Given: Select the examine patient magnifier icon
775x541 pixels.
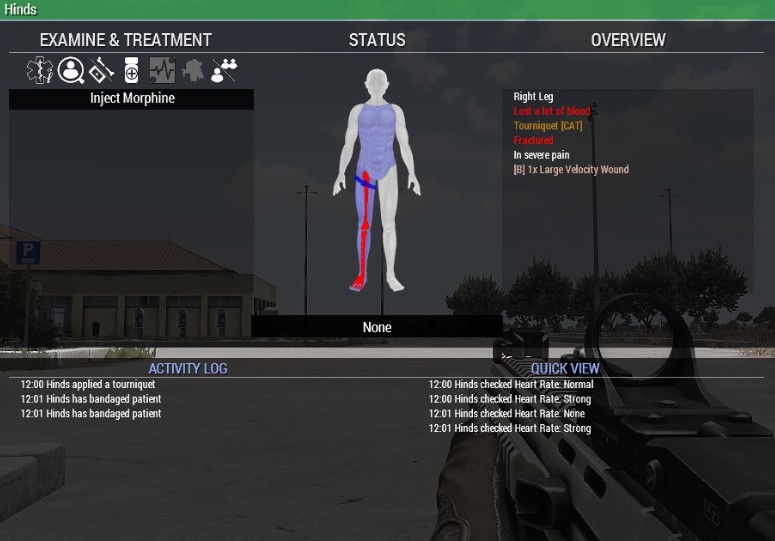Looking at the screenshot, I should coord(71,71).
